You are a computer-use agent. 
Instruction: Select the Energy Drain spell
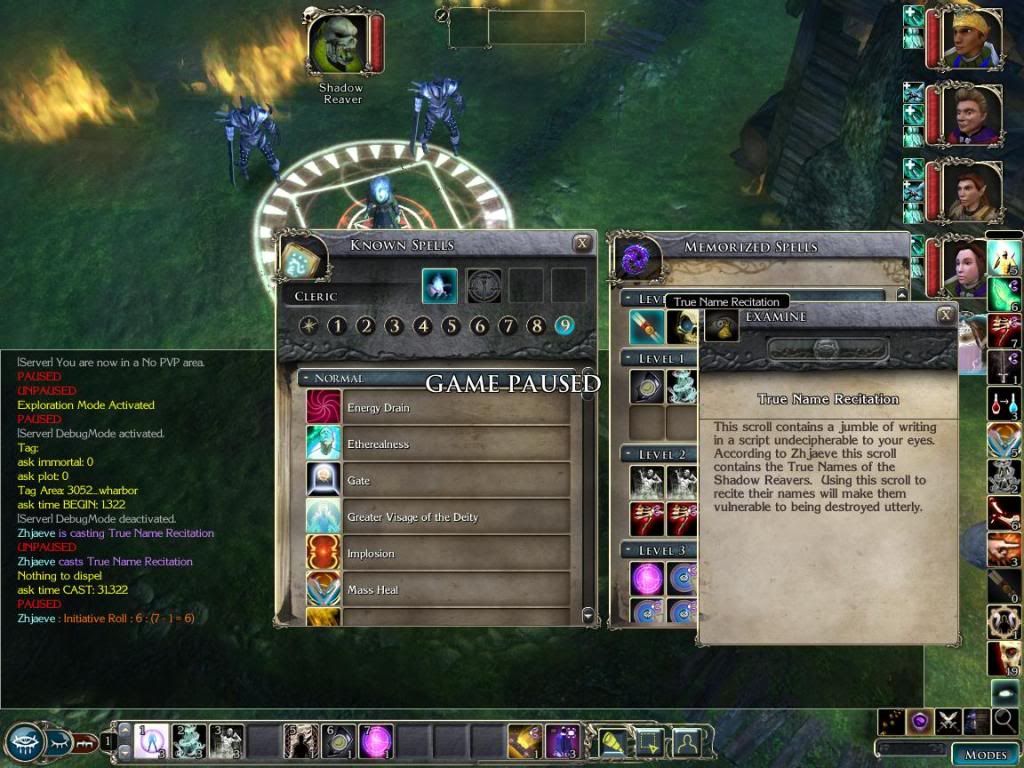pyautogui.click(x=439, y=408)
